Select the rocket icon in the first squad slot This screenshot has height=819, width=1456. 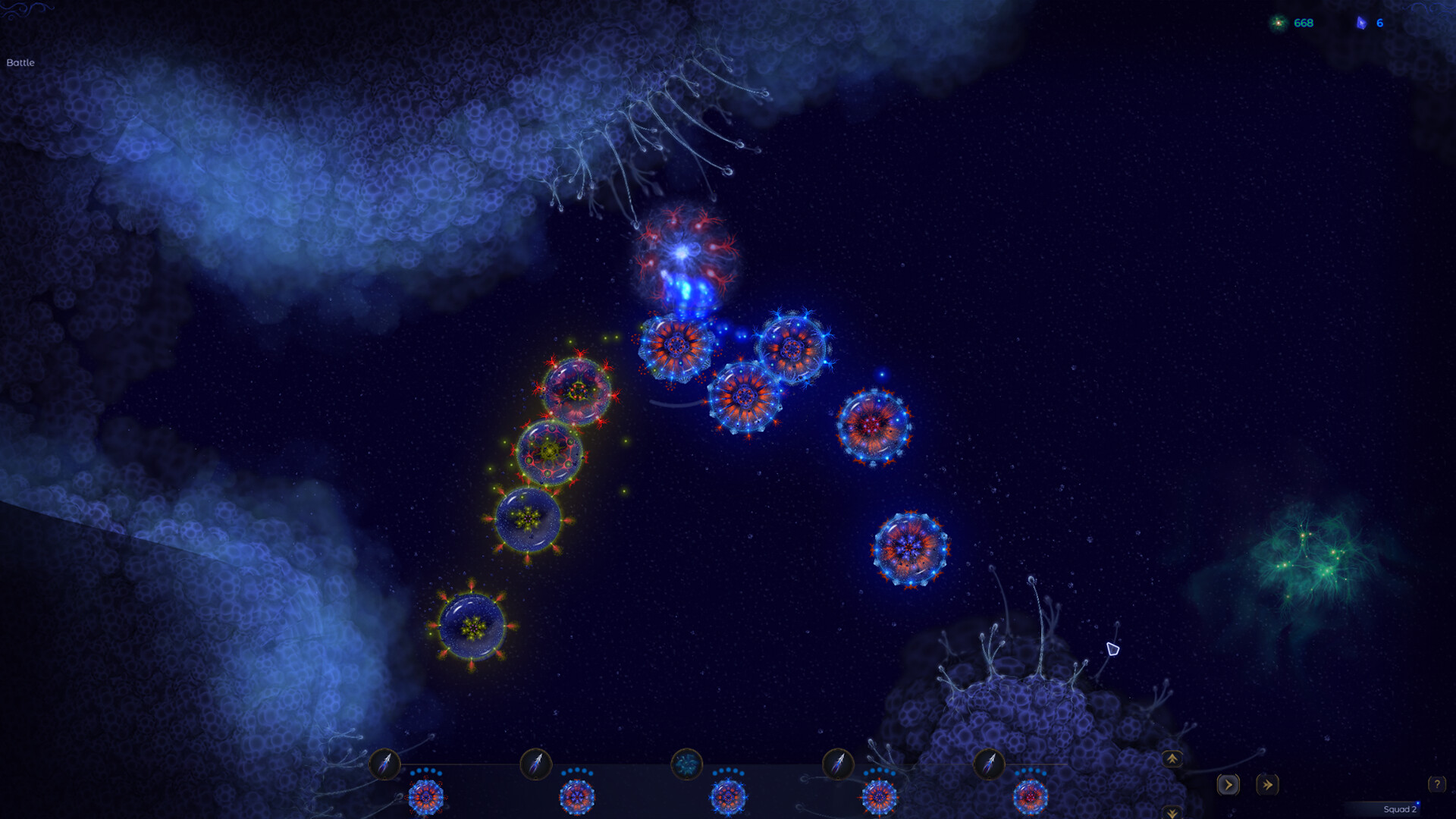[x=387, y=765]
